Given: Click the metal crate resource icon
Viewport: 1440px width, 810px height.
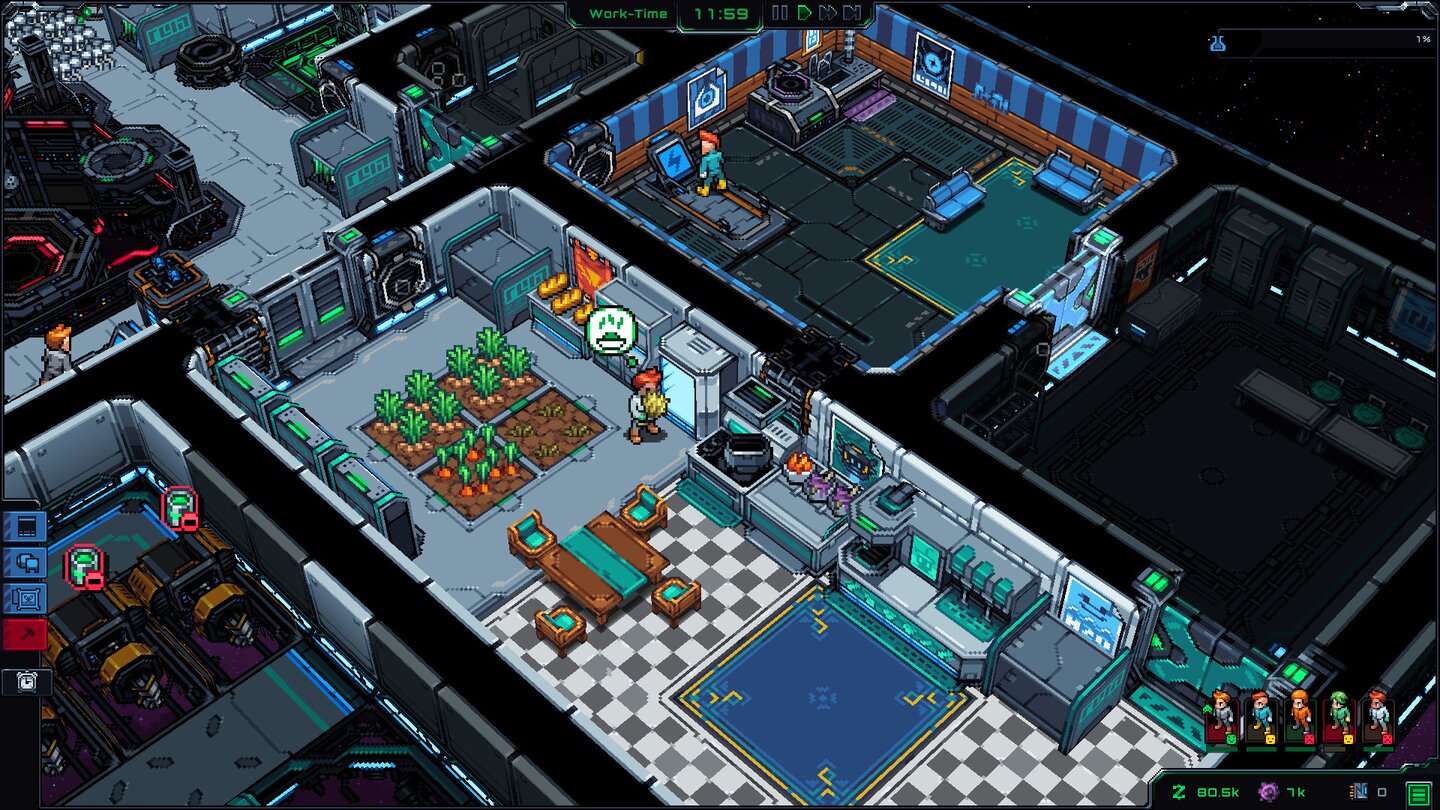Looking at the screenshot, I should [x=1358, y=790].
